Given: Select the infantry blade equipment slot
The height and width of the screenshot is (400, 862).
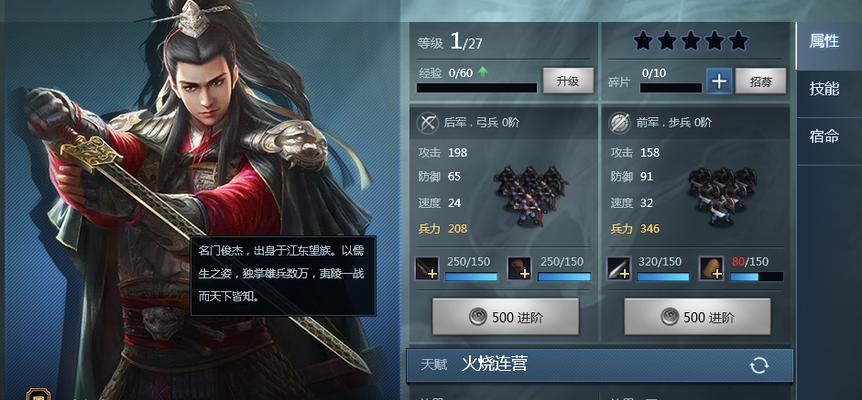Looking at the screenshot, I should pos(619,268).
